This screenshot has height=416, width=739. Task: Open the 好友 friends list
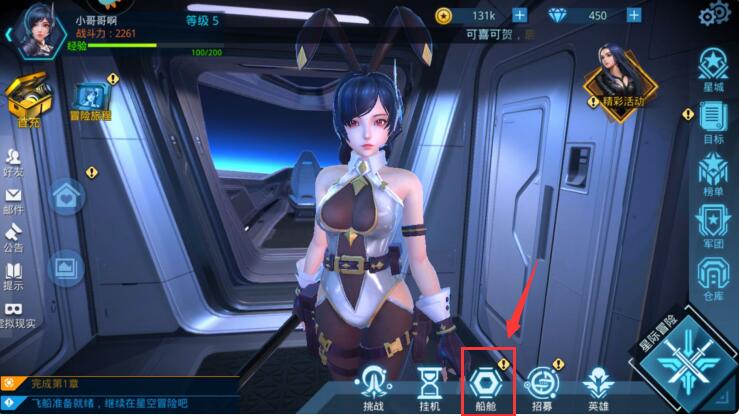[14, 164]
